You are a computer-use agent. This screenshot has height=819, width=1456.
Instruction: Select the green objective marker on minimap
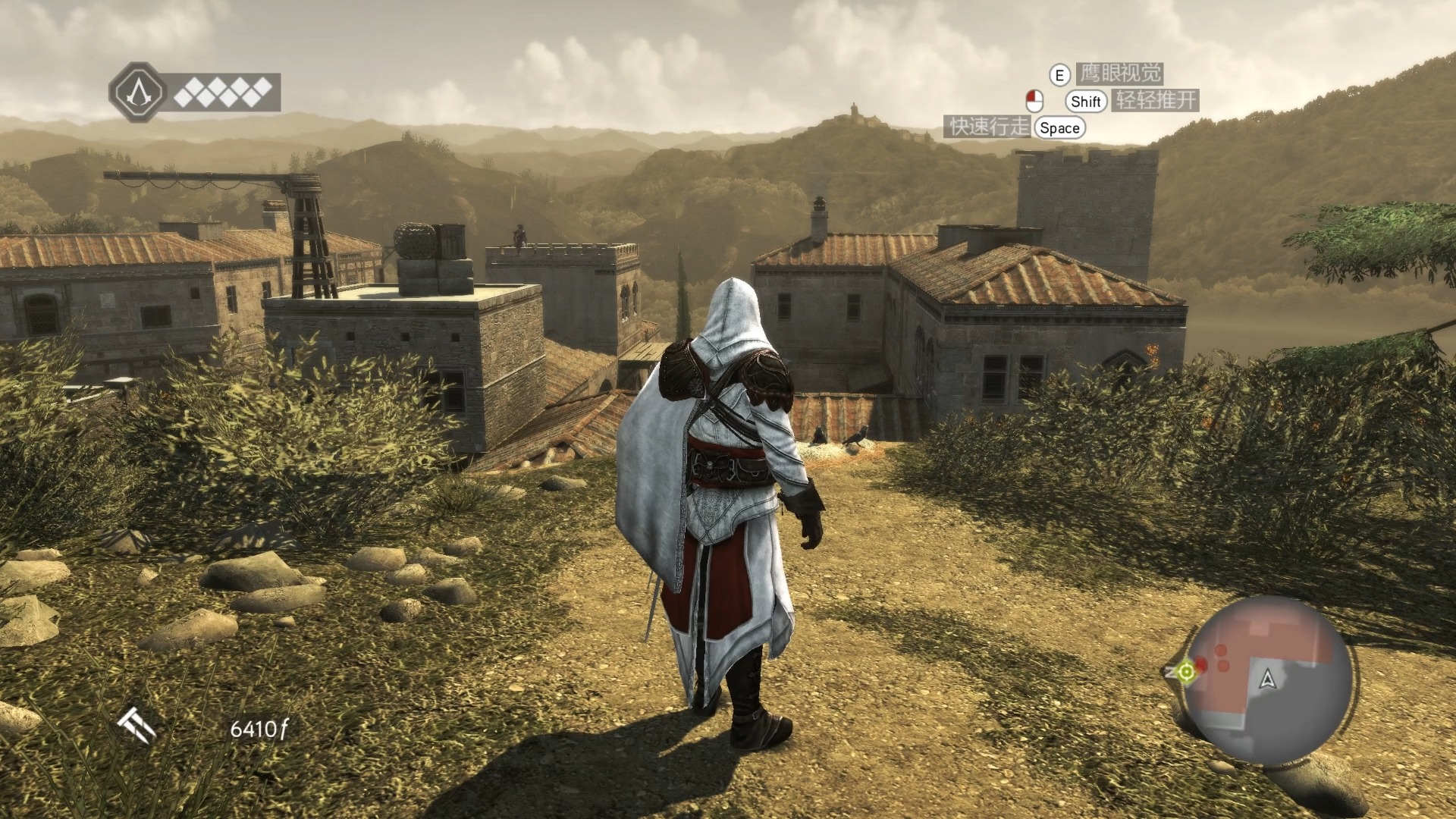click(x=1186, y=671)
